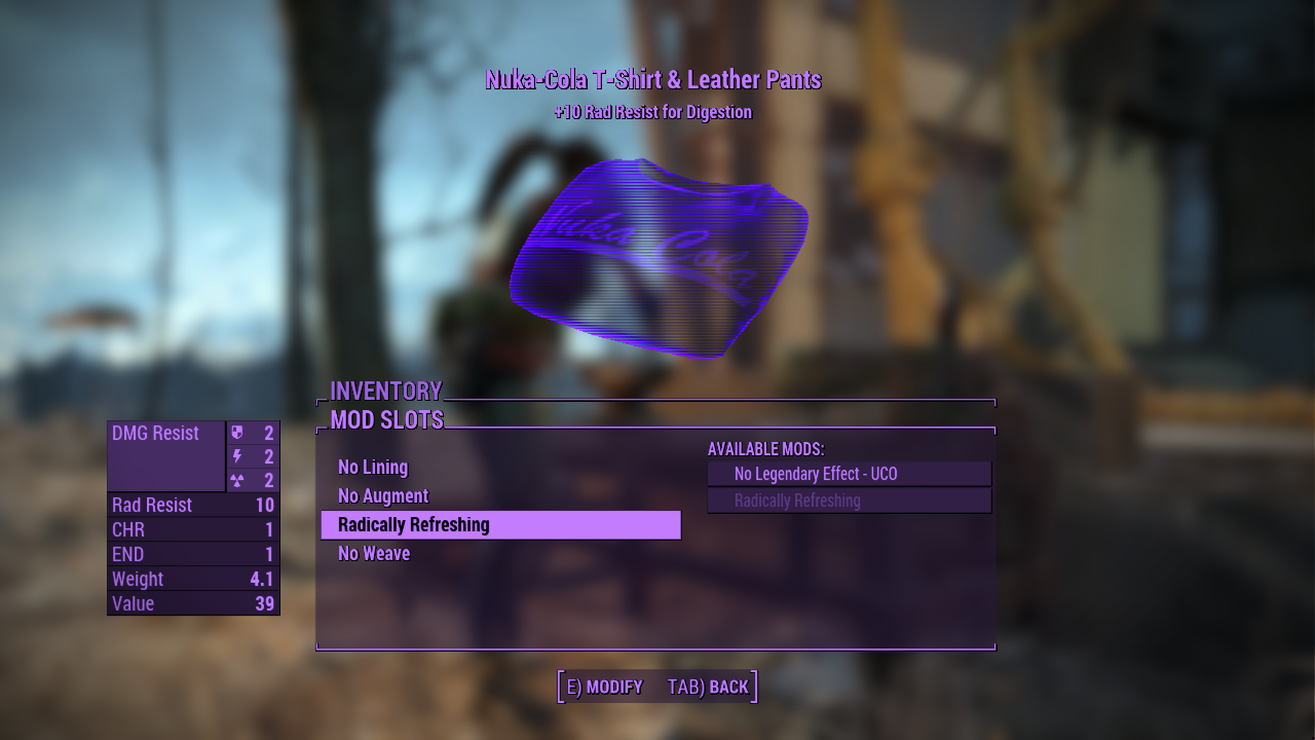Go back with the Back button
This screenshot has height=740, width=1315.
708,687
